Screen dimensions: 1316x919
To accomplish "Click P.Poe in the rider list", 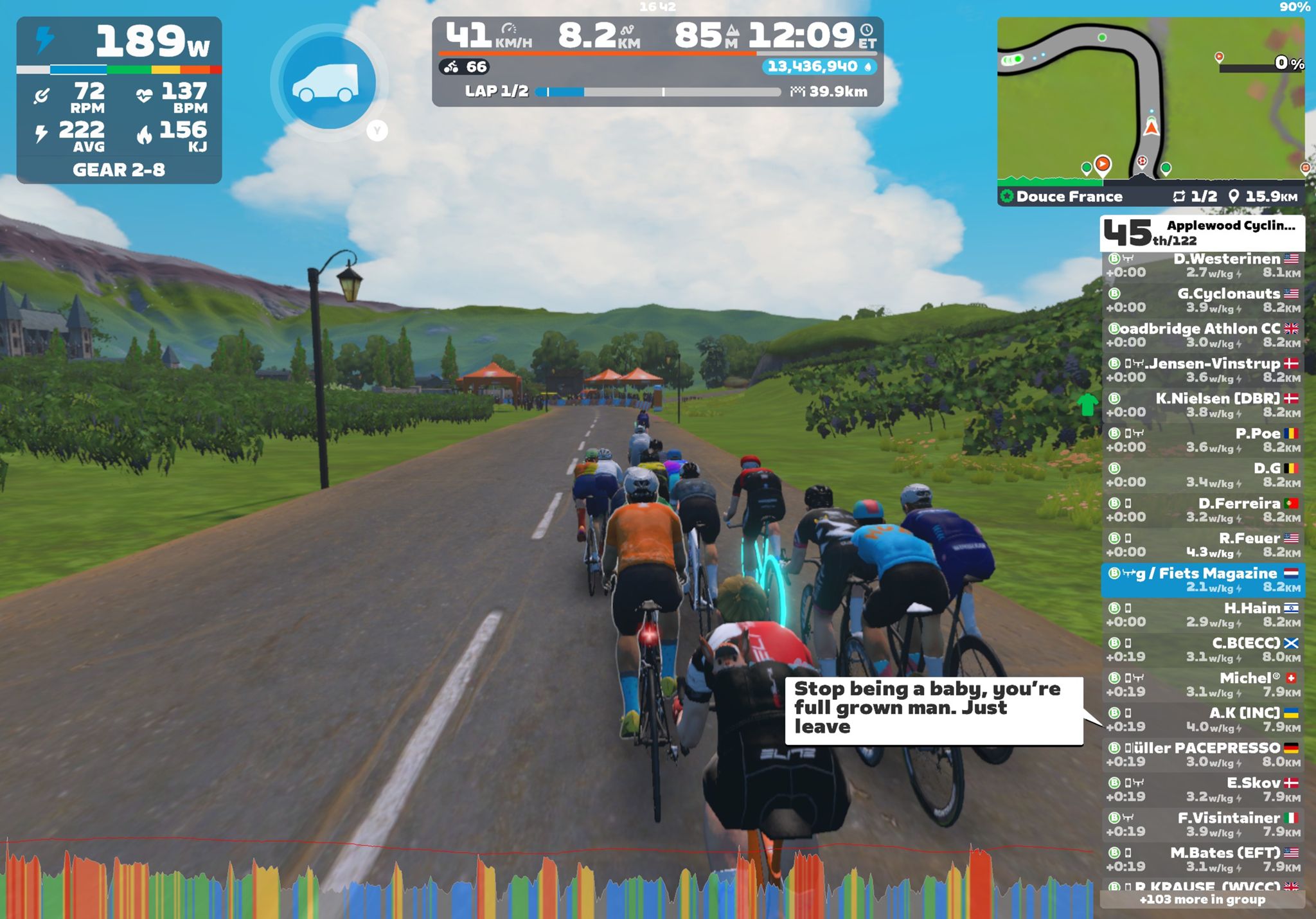I will [x=1202, y=440].
